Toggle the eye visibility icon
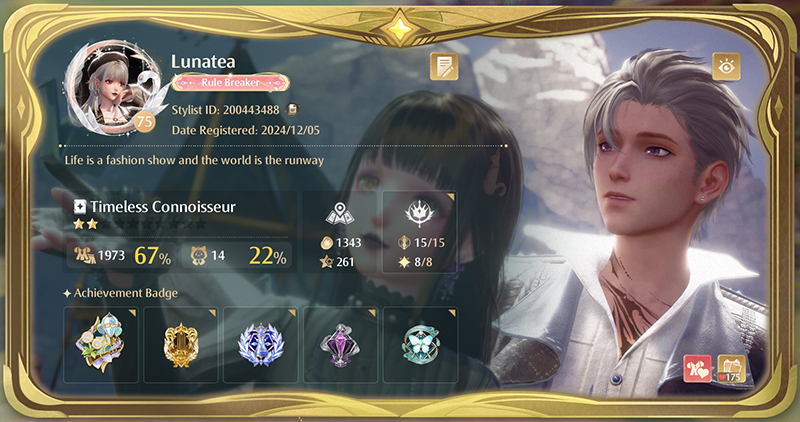800x422 pixels. [x=725, y=67]
